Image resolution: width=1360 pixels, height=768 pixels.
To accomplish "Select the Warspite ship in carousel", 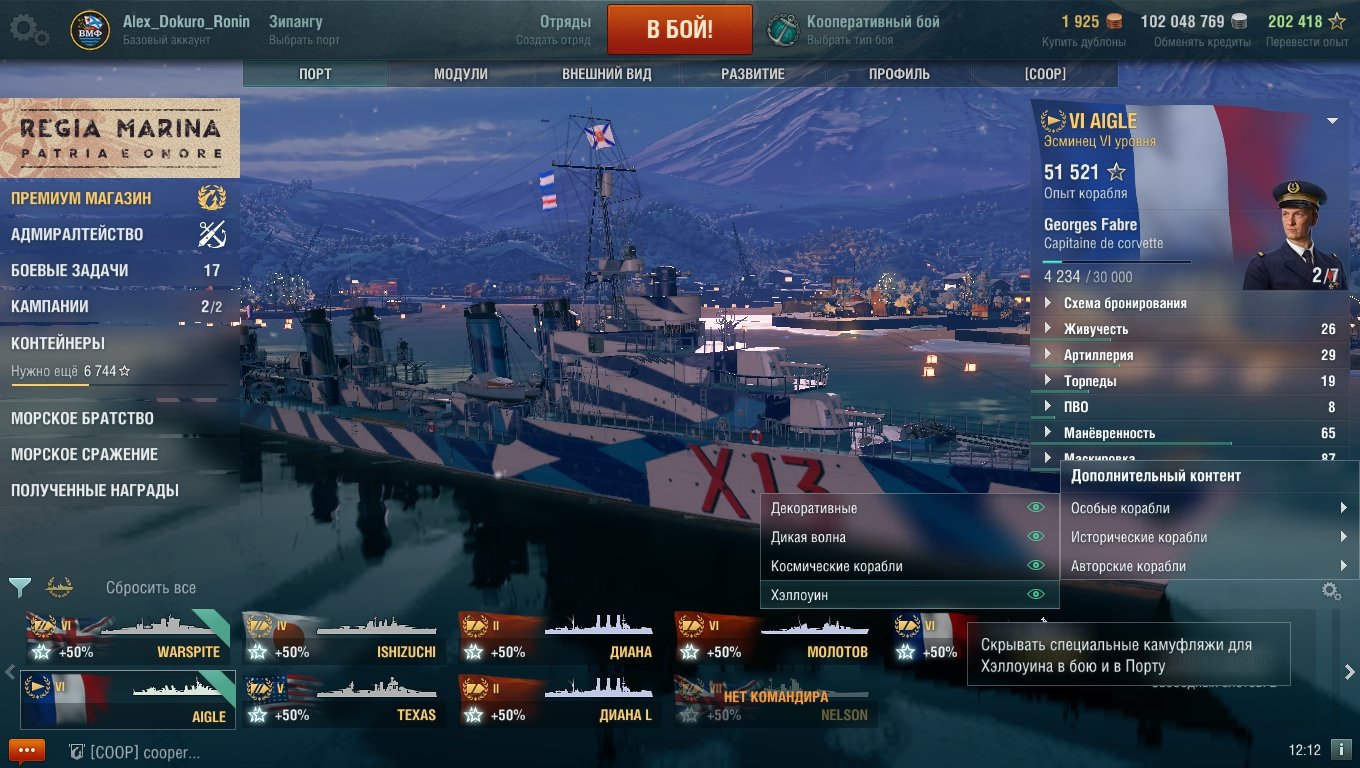I will [x=127, y=638].
